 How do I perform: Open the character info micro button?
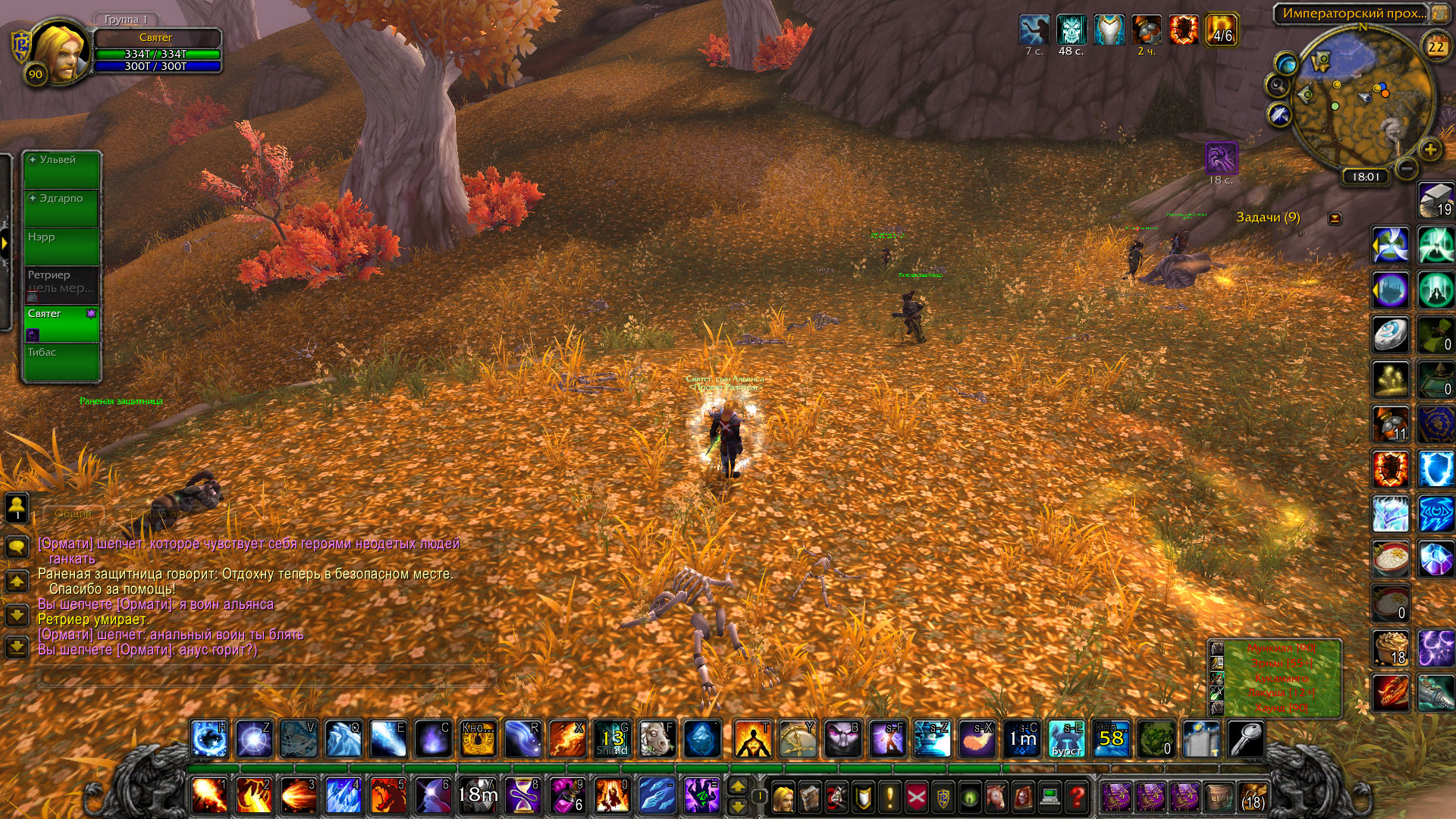tap(783, 797)
